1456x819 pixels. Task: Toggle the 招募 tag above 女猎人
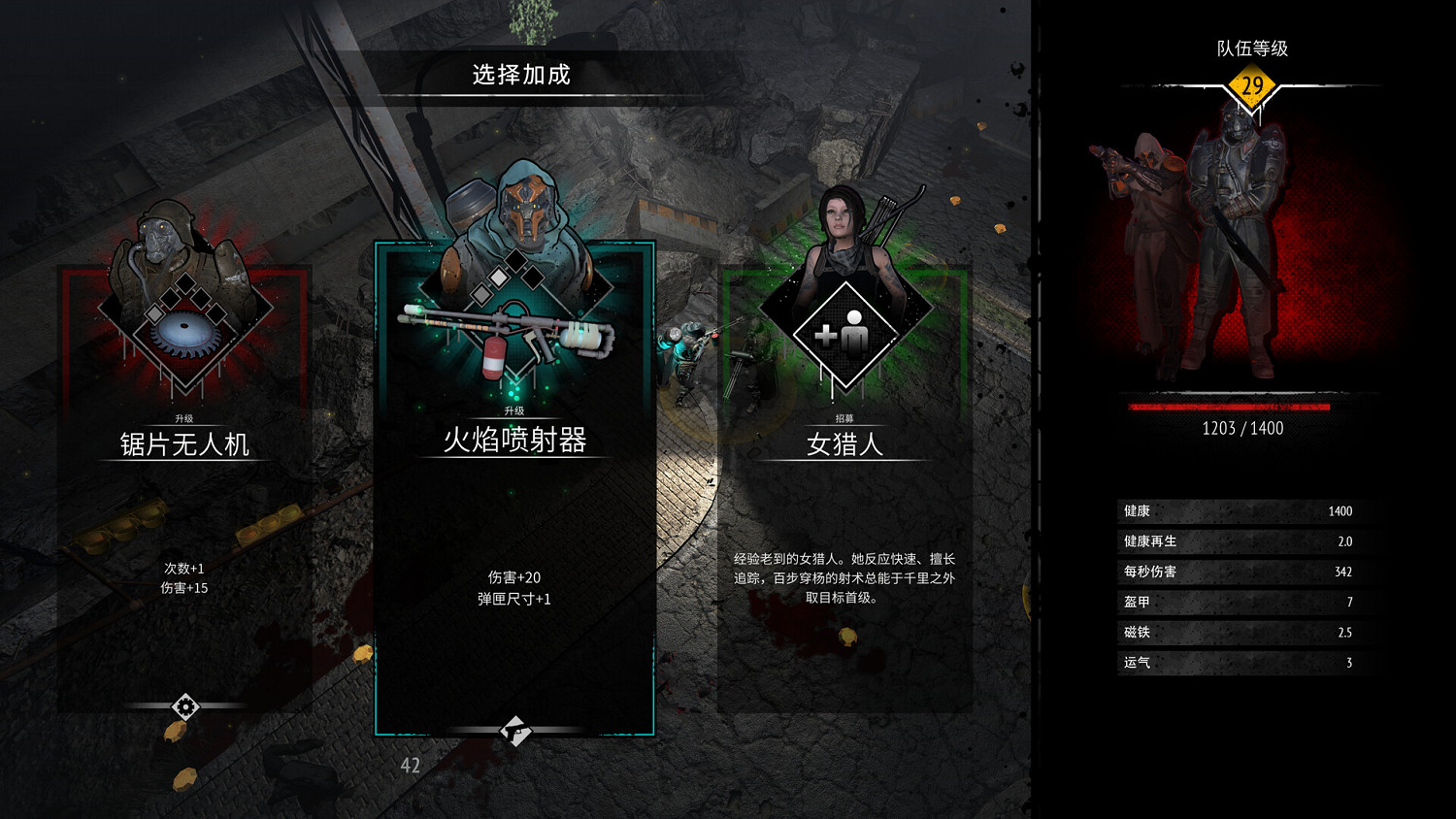[x=843, y=419]
